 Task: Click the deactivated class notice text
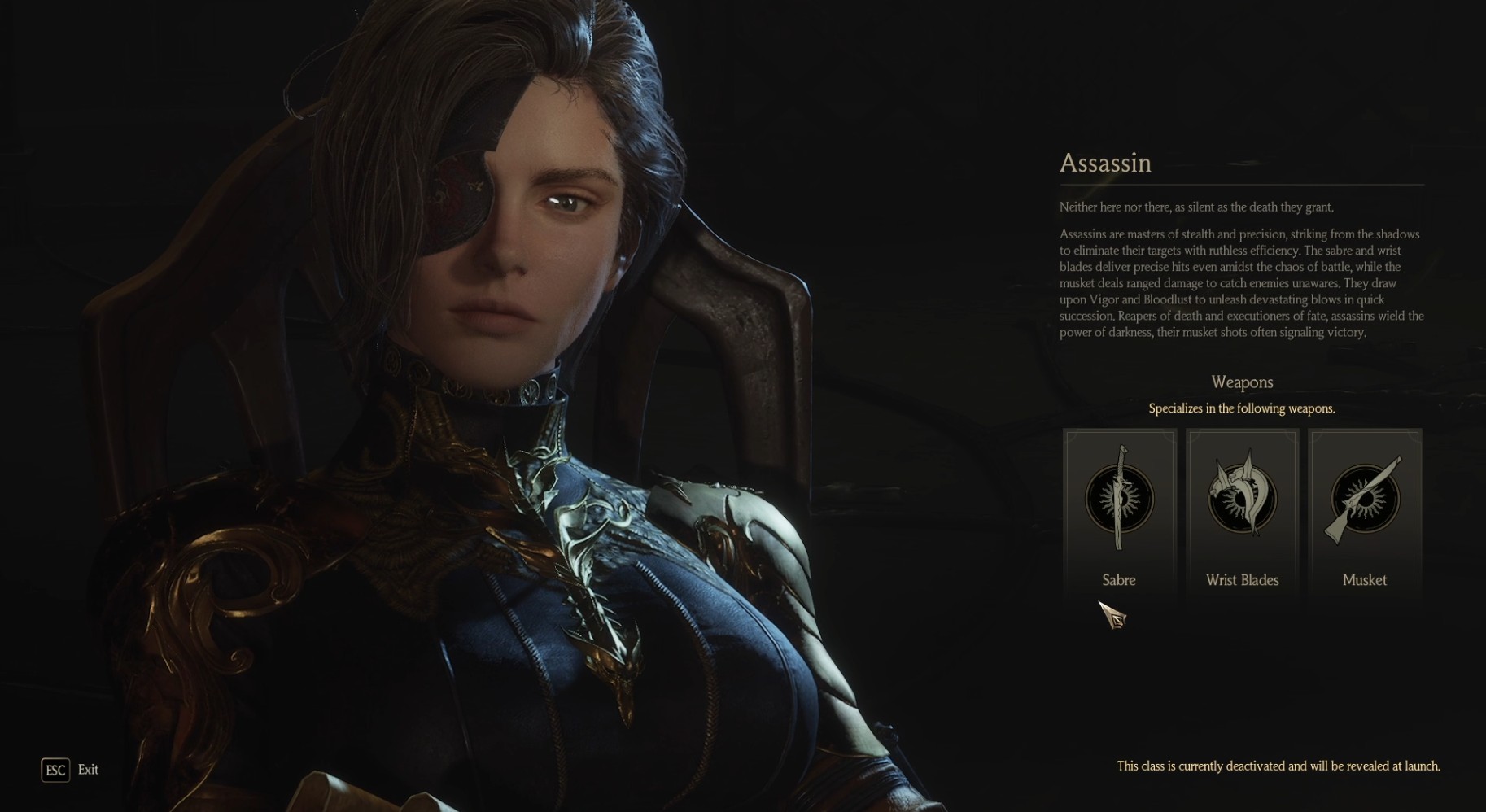pos(1259,766)
